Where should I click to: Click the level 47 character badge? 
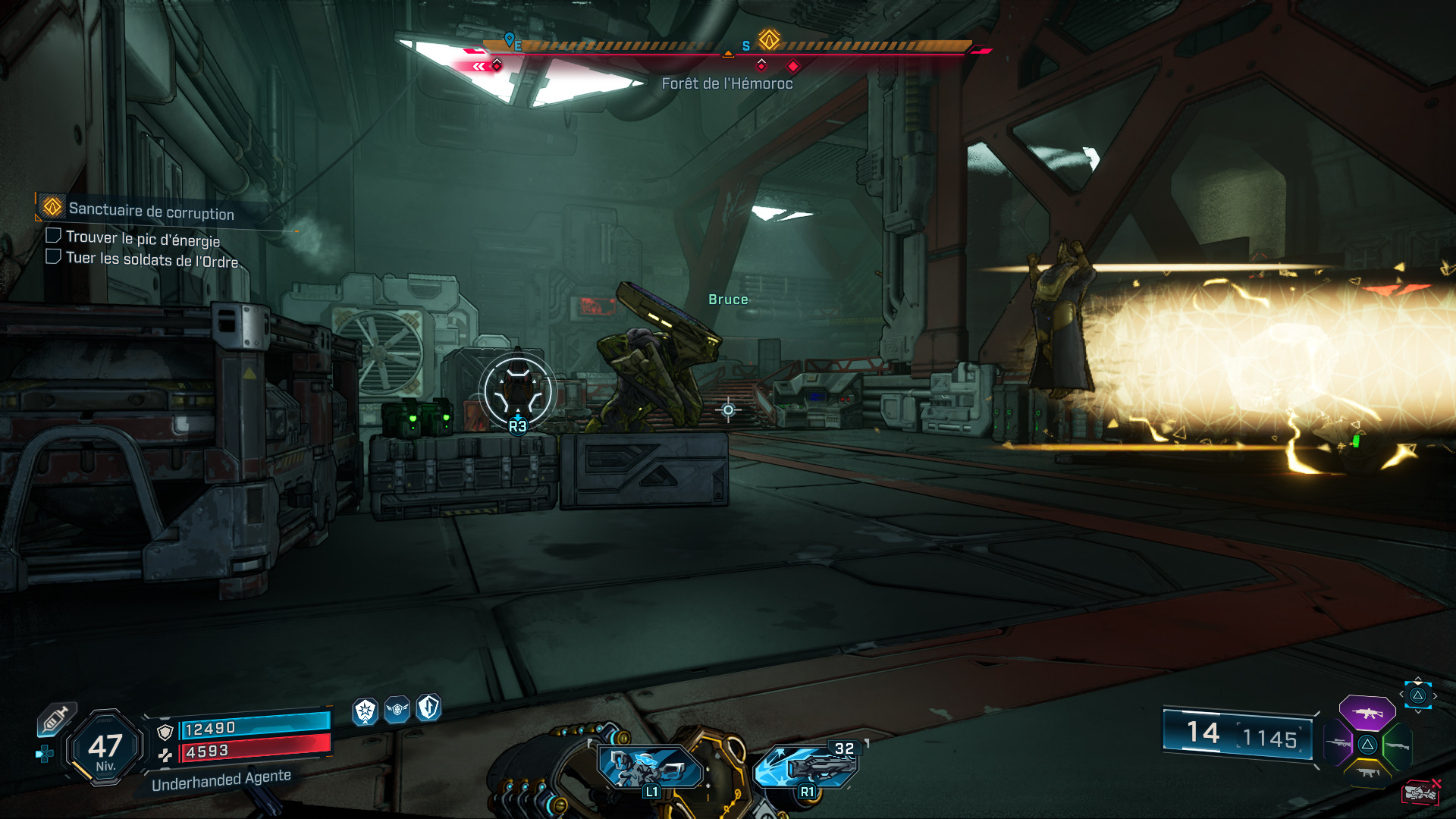tap(105, 748)
